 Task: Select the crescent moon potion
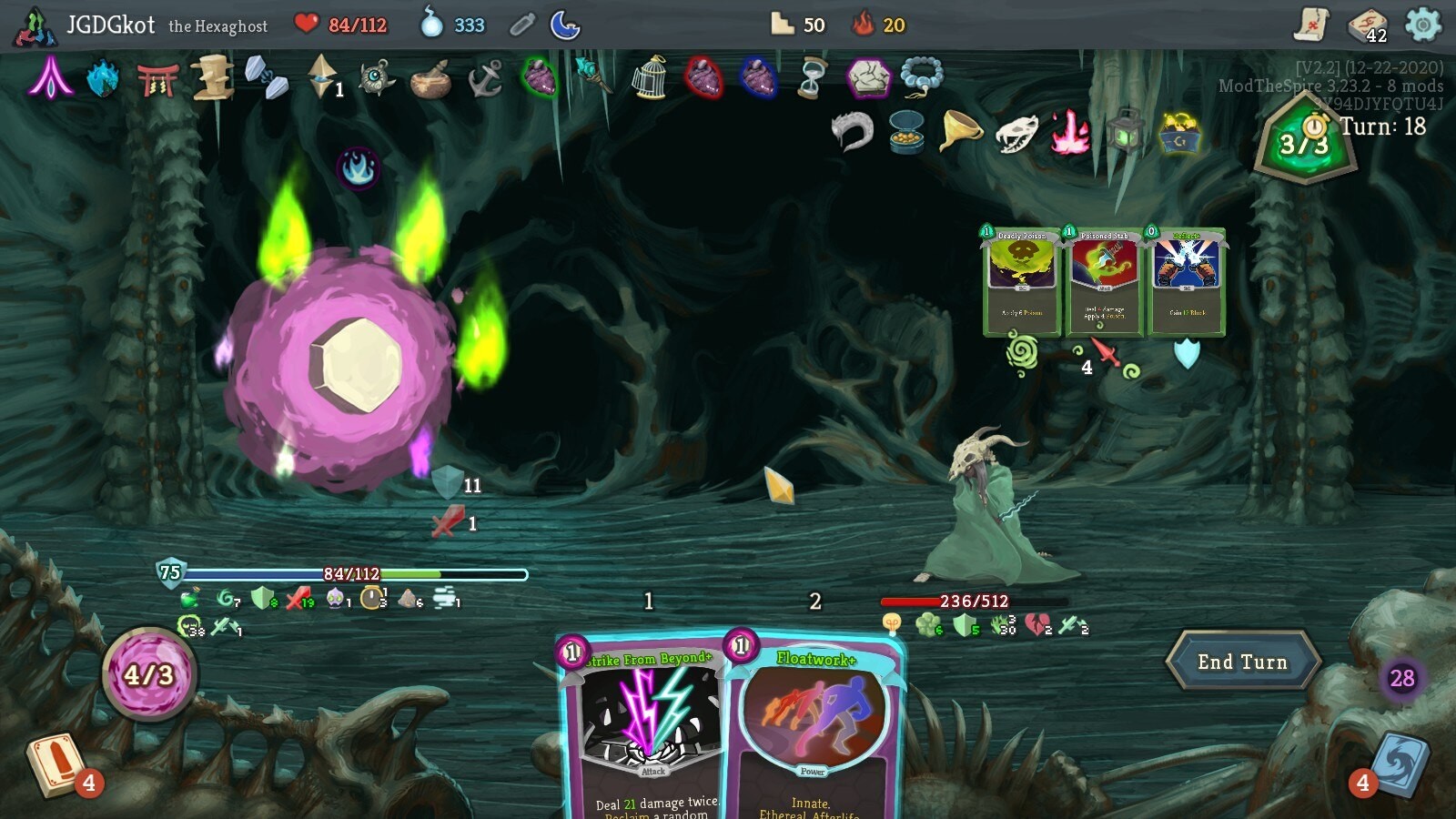(x=565, y=25)
